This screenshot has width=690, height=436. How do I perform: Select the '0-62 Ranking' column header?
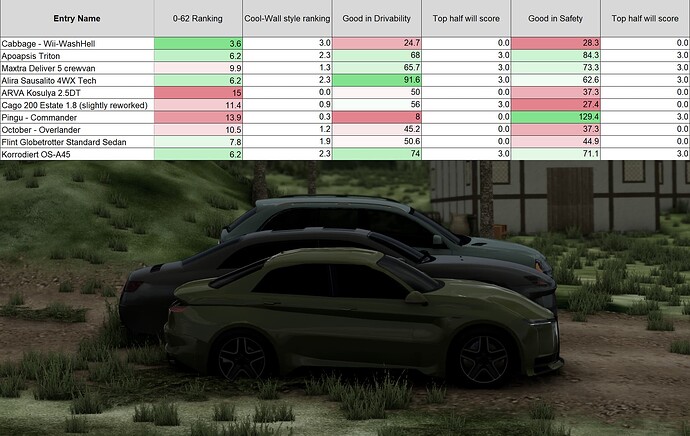(x=199, y=18)
